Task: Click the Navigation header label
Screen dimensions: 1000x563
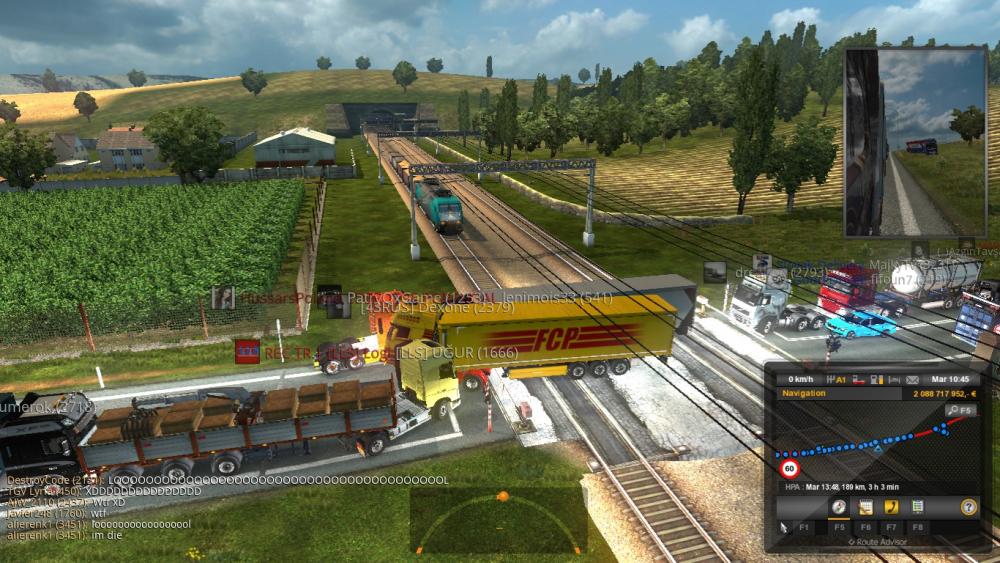Action: 805,394
